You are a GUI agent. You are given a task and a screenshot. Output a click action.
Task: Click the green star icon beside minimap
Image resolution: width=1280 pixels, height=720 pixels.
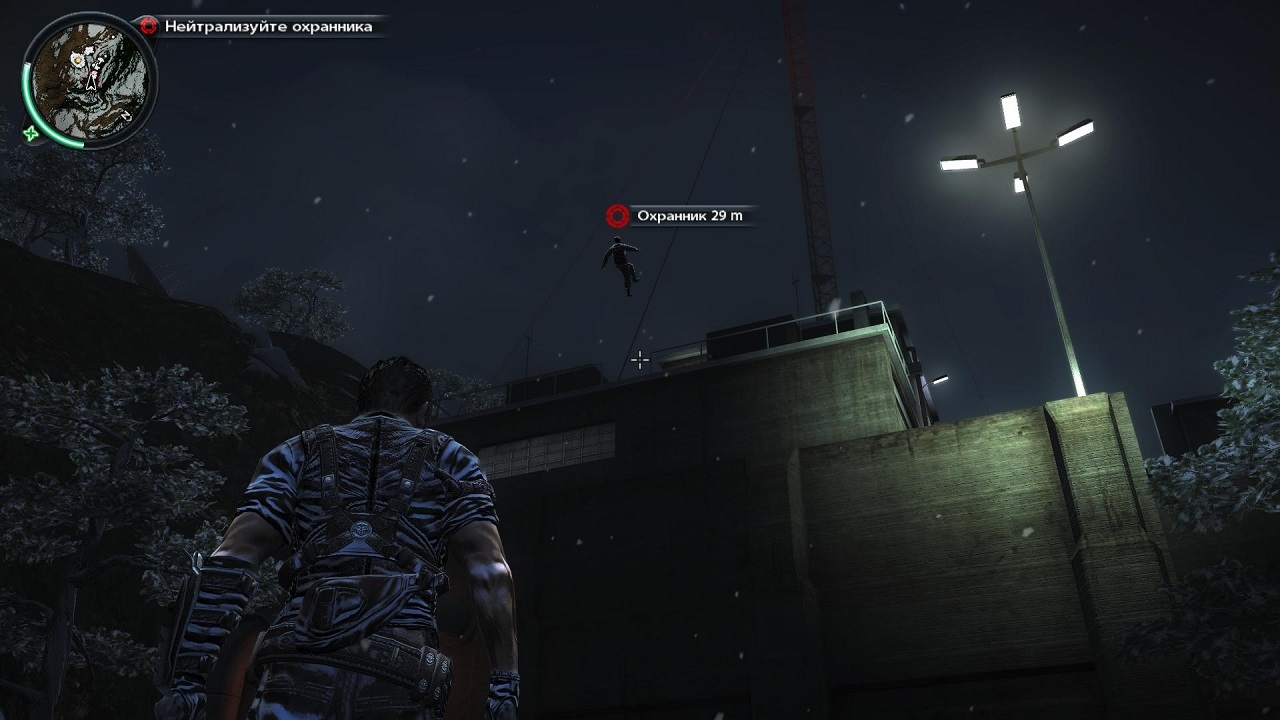[x=31, y=134]
